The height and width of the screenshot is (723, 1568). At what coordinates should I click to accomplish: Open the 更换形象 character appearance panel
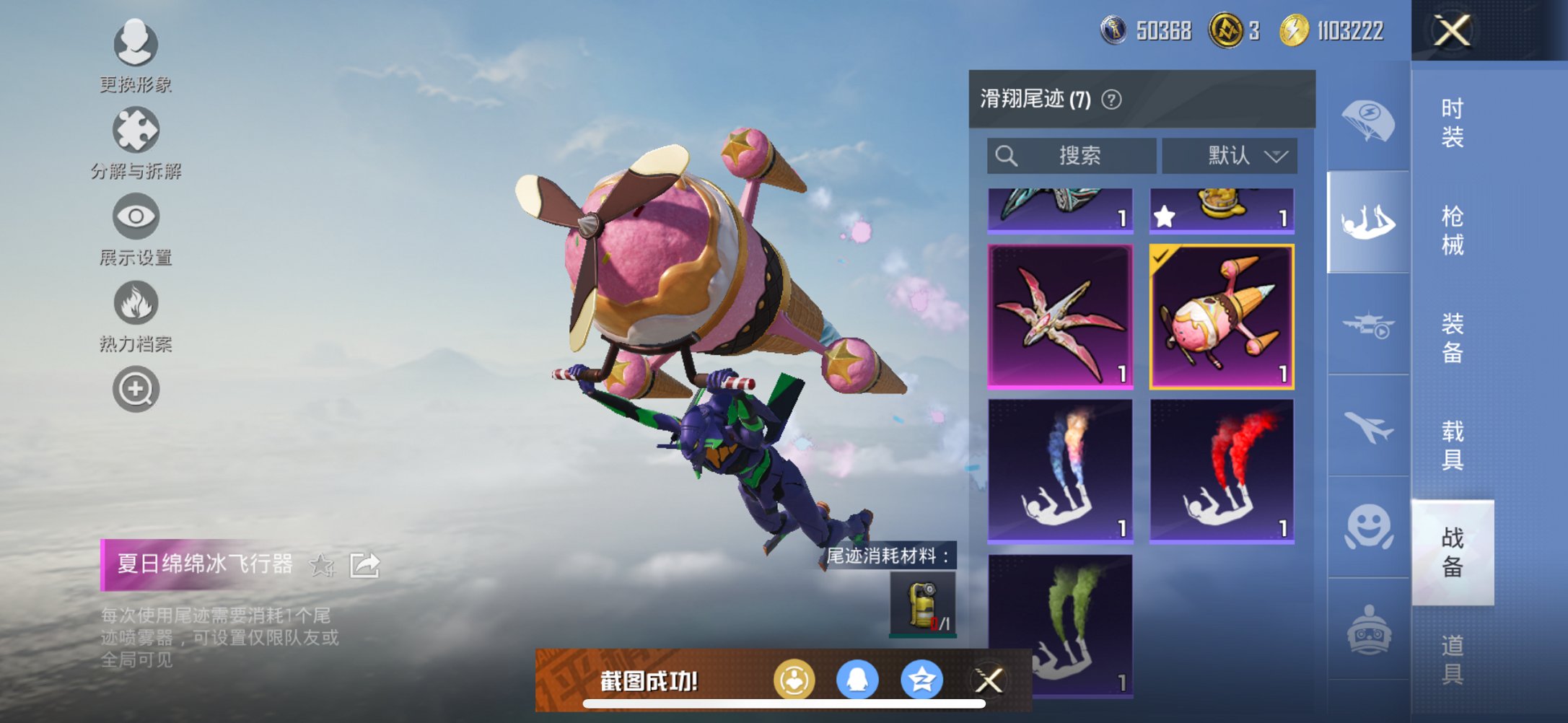click(136, 45)
